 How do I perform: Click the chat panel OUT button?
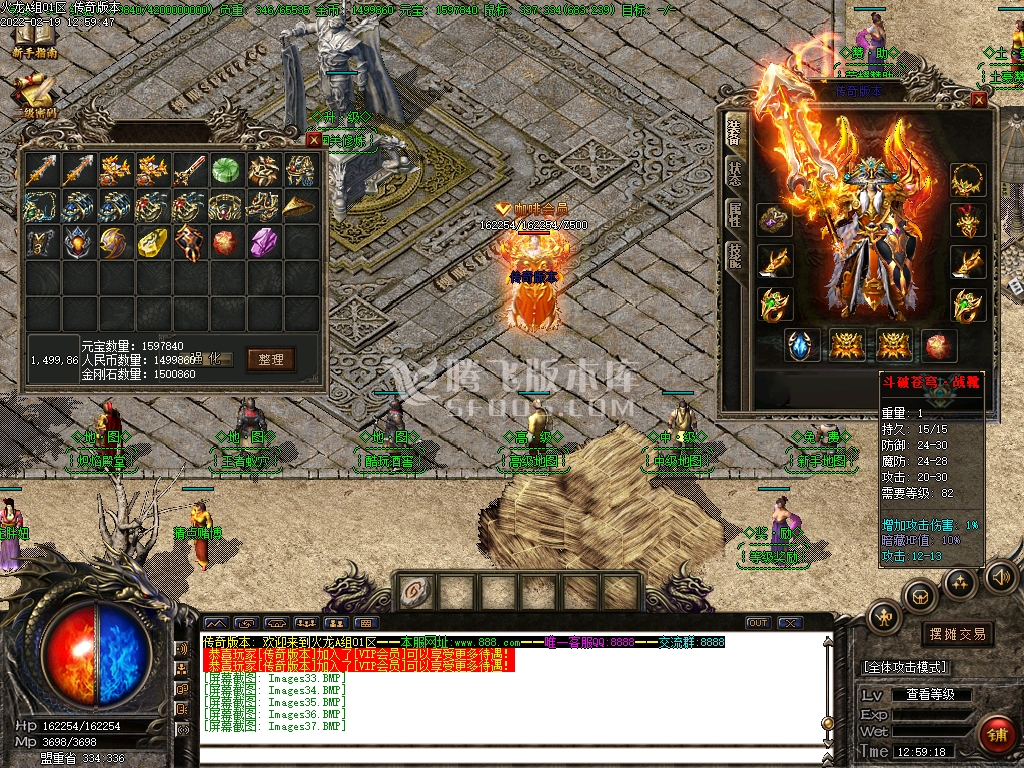pos(758,623)
